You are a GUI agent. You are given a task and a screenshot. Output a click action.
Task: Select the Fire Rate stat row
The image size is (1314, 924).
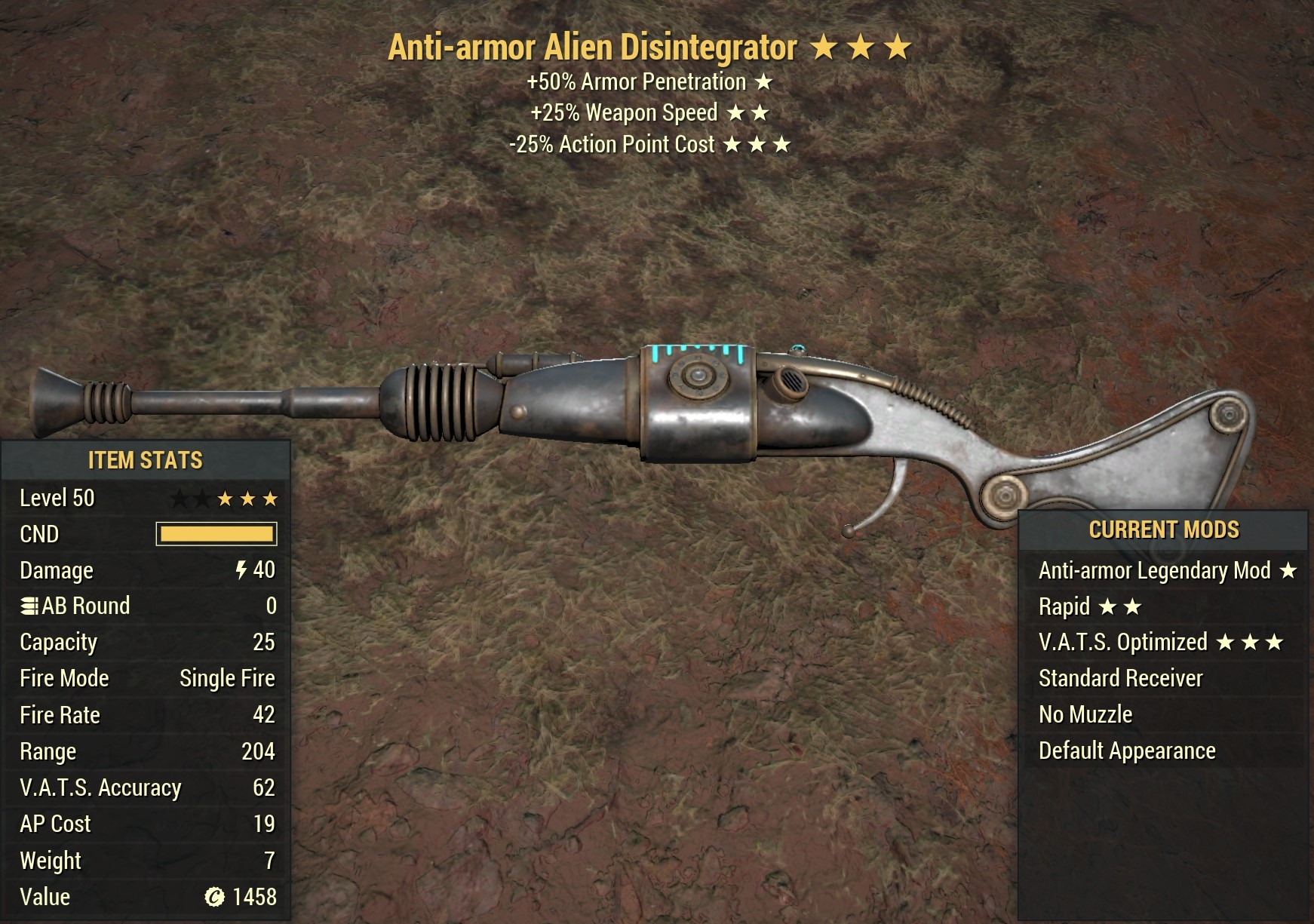point(143,714)
